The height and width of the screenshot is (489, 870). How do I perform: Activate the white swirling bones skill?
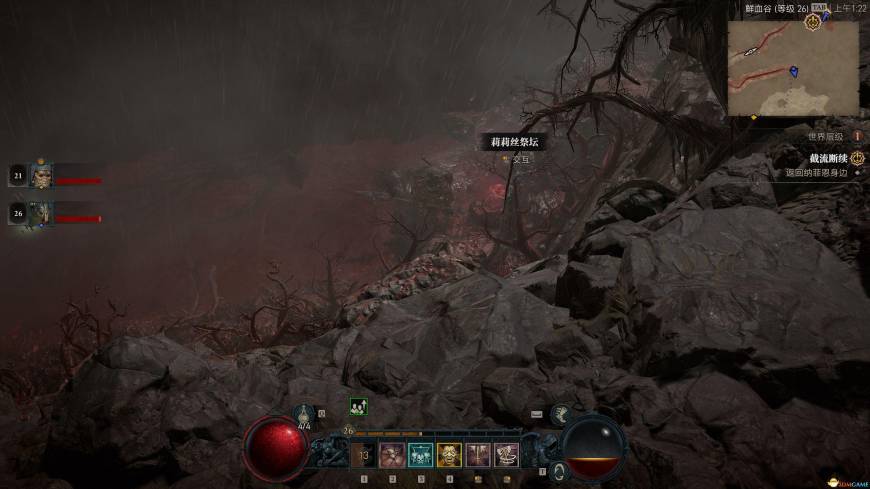507,456
